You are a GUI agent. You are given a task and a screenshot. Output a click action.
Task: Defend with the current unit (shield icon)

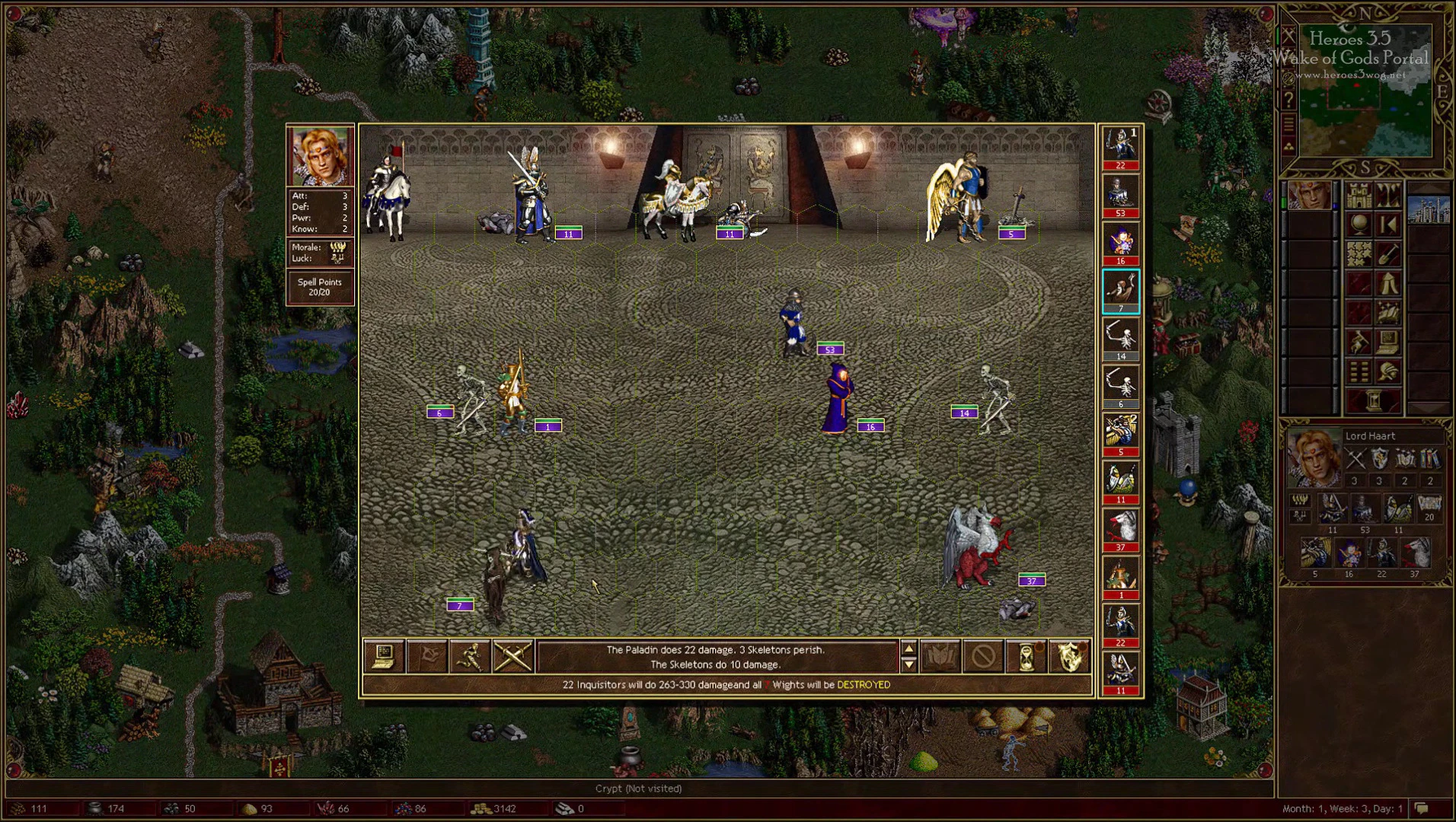click(x=1069, y=656)
